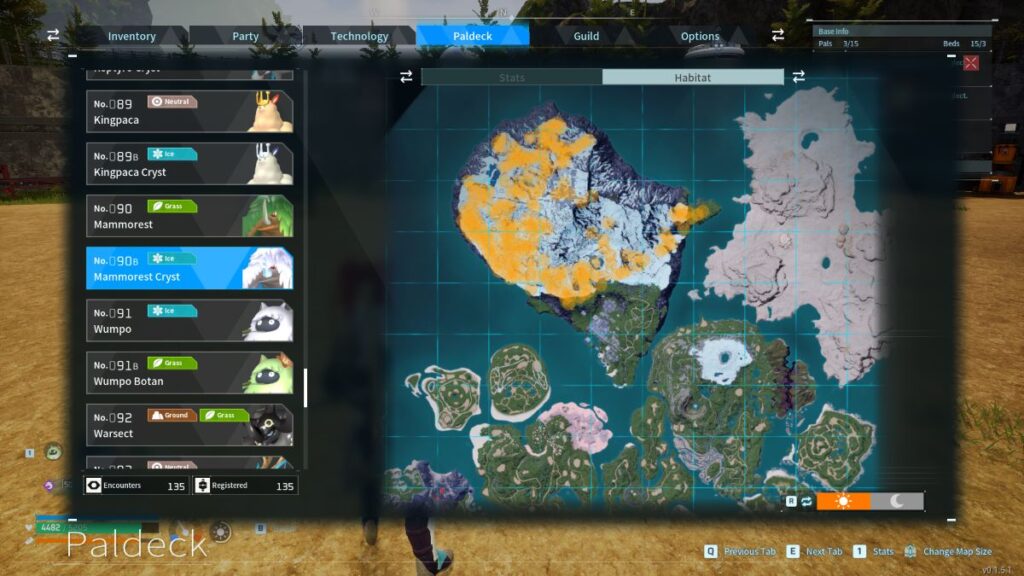Show daytime habitat with the sun toggle
The height and width of the screenshot is (576, 1024).
843,501
